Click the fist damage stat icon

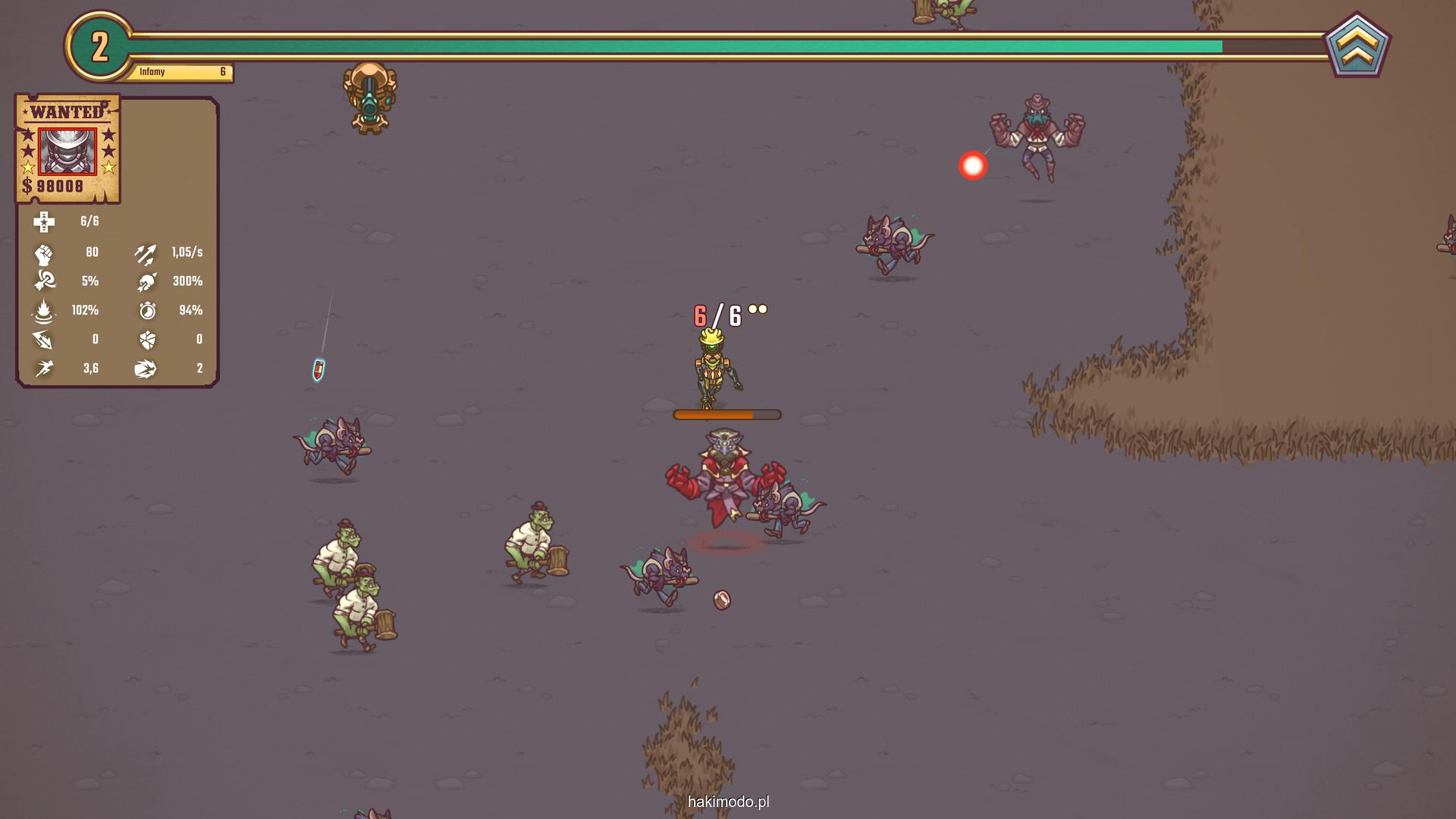point(44,253)
